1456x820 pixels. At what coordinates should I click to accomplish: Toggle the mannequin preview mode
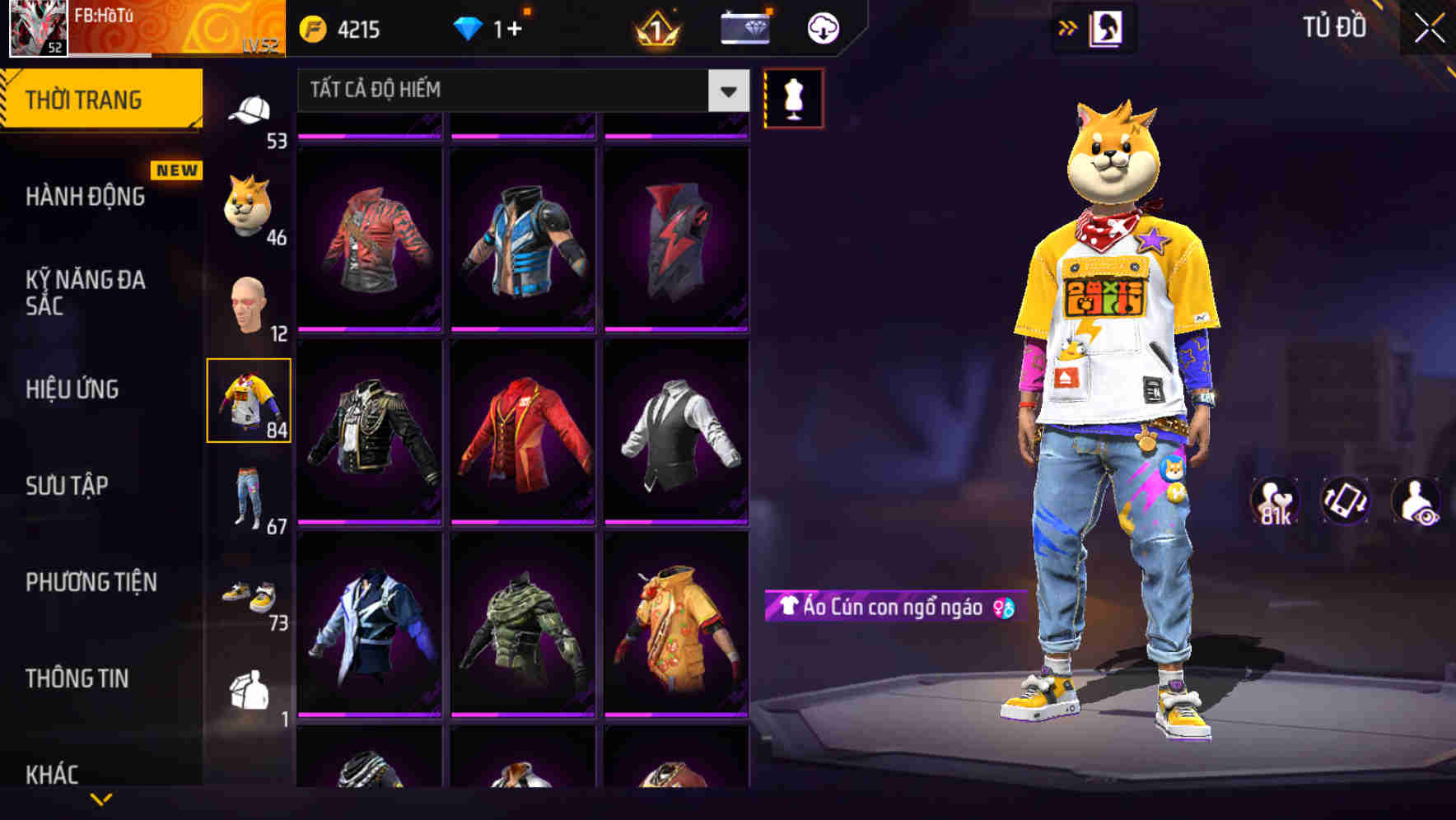[793, 97]
